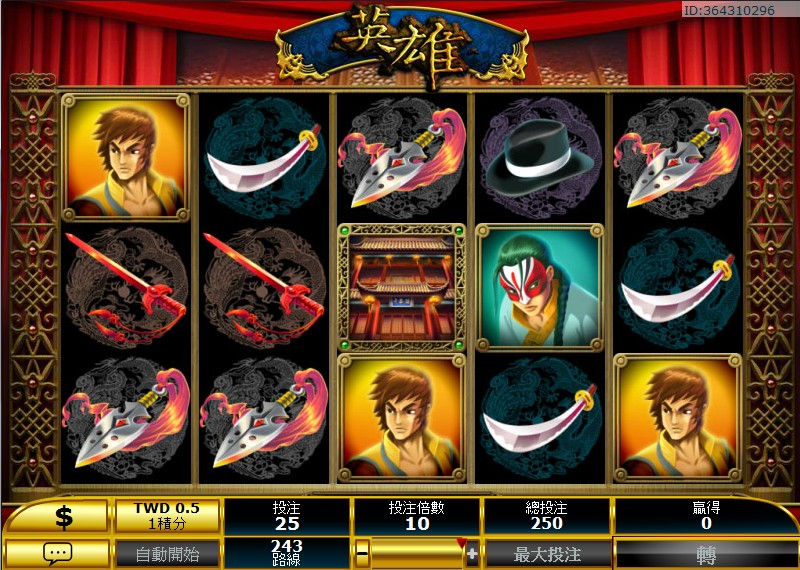Spin the reels with 轉 button
800x570 pixels.
coord(706,553)
